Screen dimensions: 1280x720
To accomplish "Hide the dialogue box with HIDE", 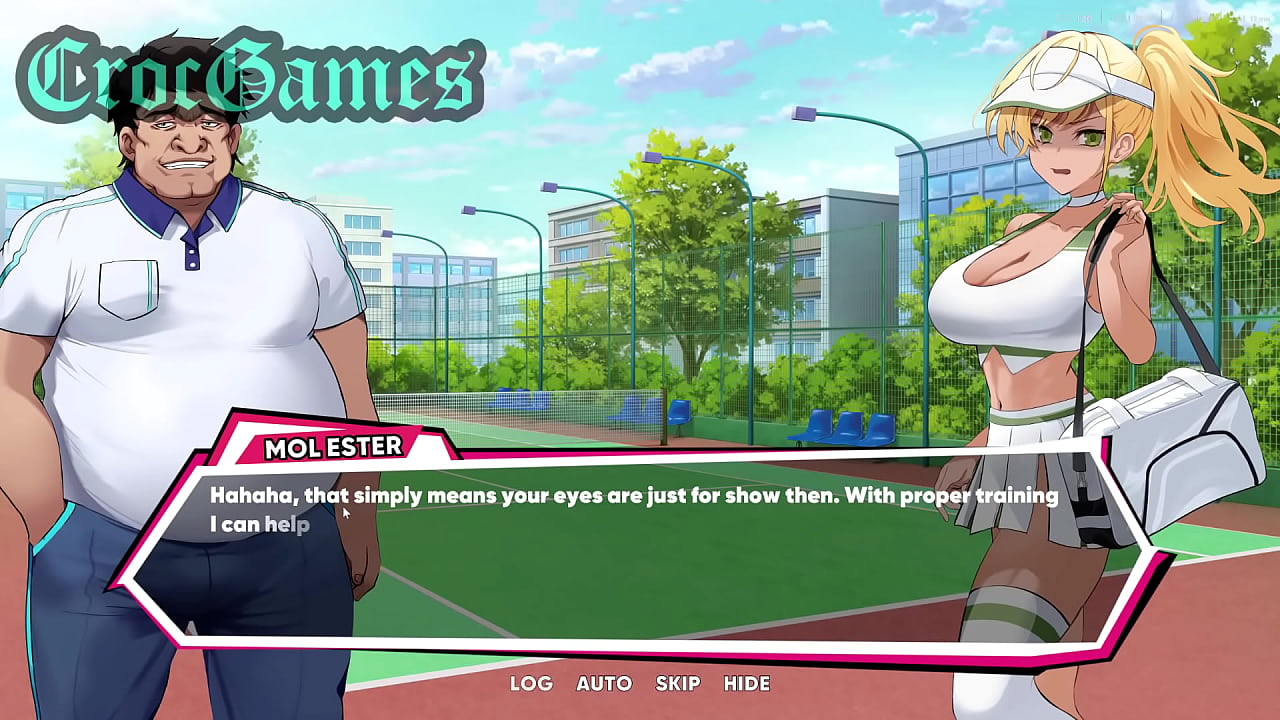I will 747,684.
